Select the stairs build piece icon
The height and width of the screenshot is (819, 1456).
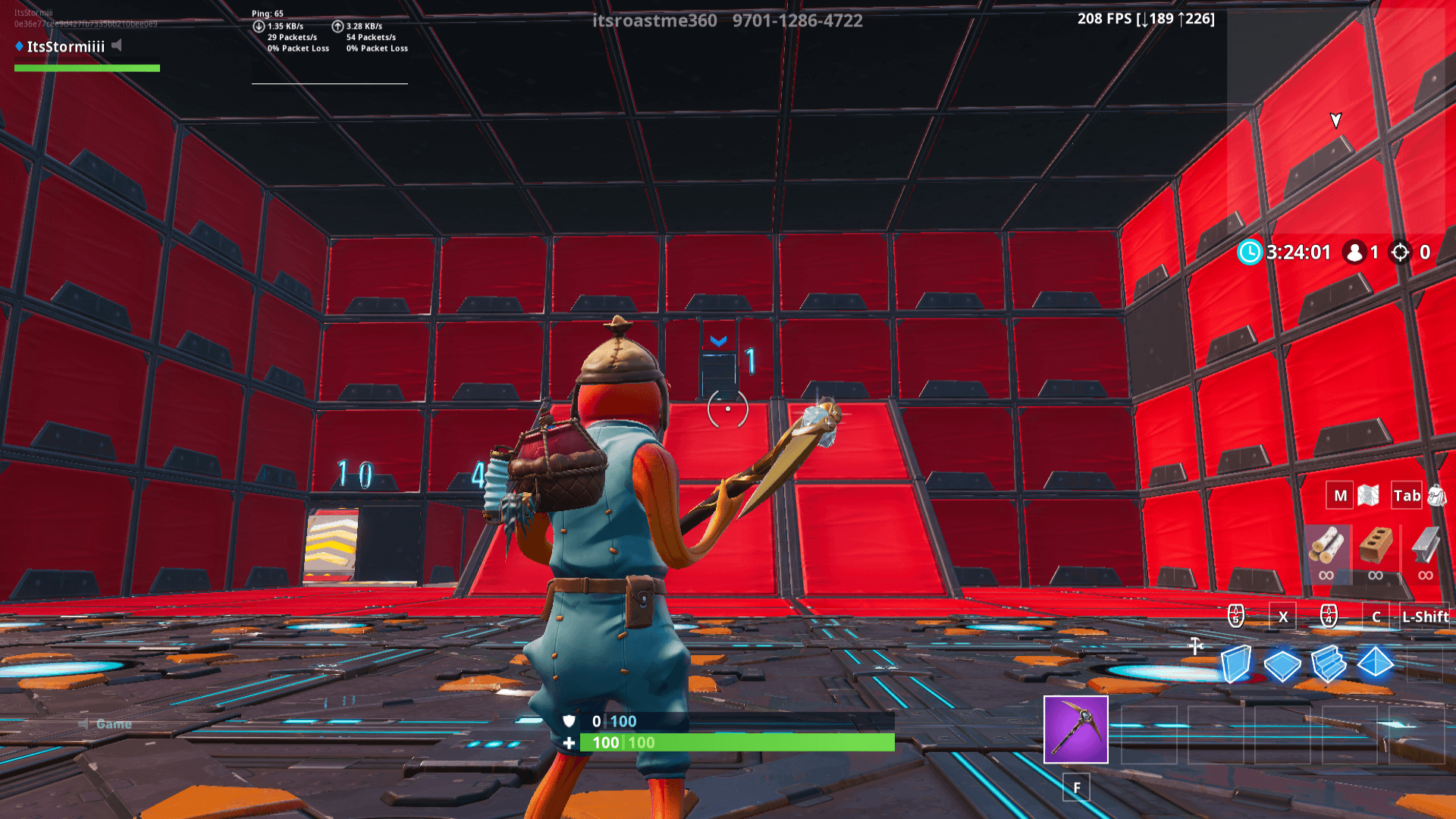pyautogui.click(x=1328, y=664)
